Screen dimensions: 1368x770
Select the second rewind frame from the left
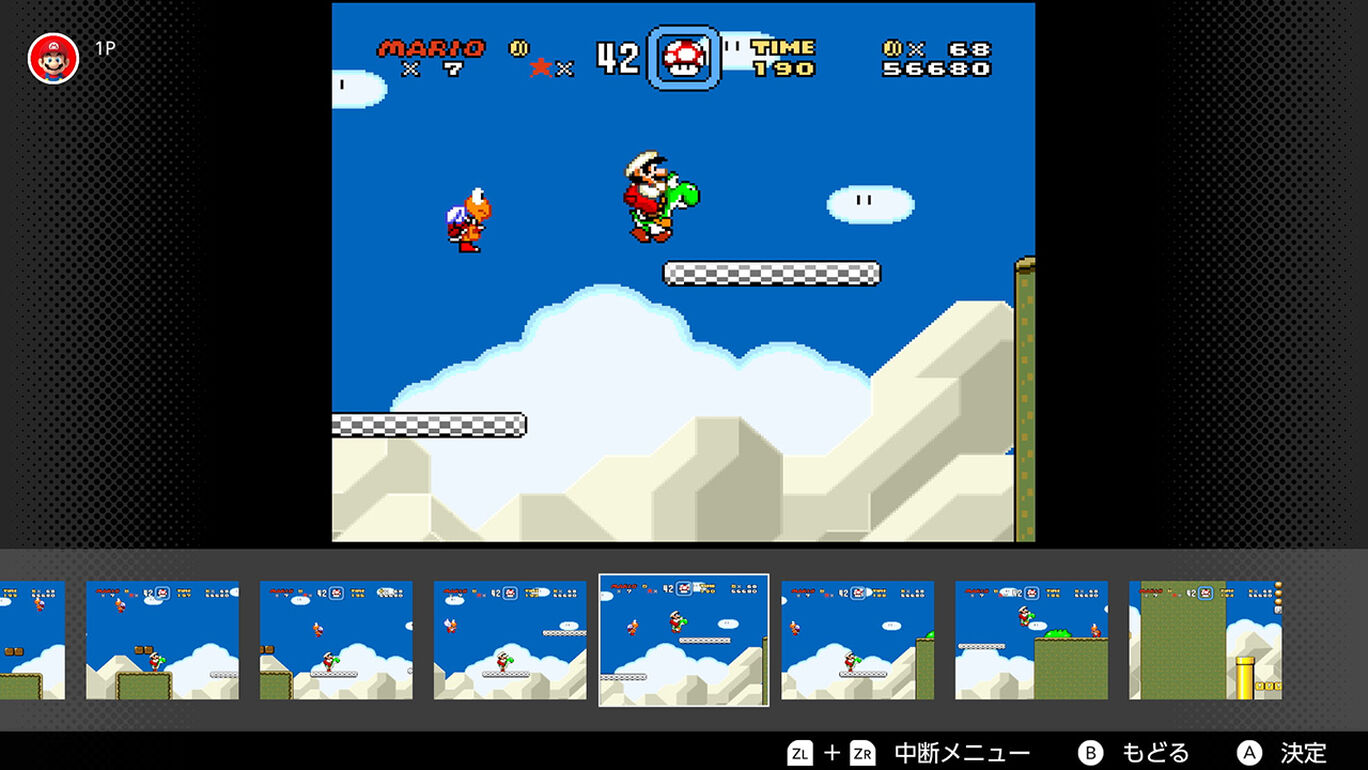click(161, 638)
